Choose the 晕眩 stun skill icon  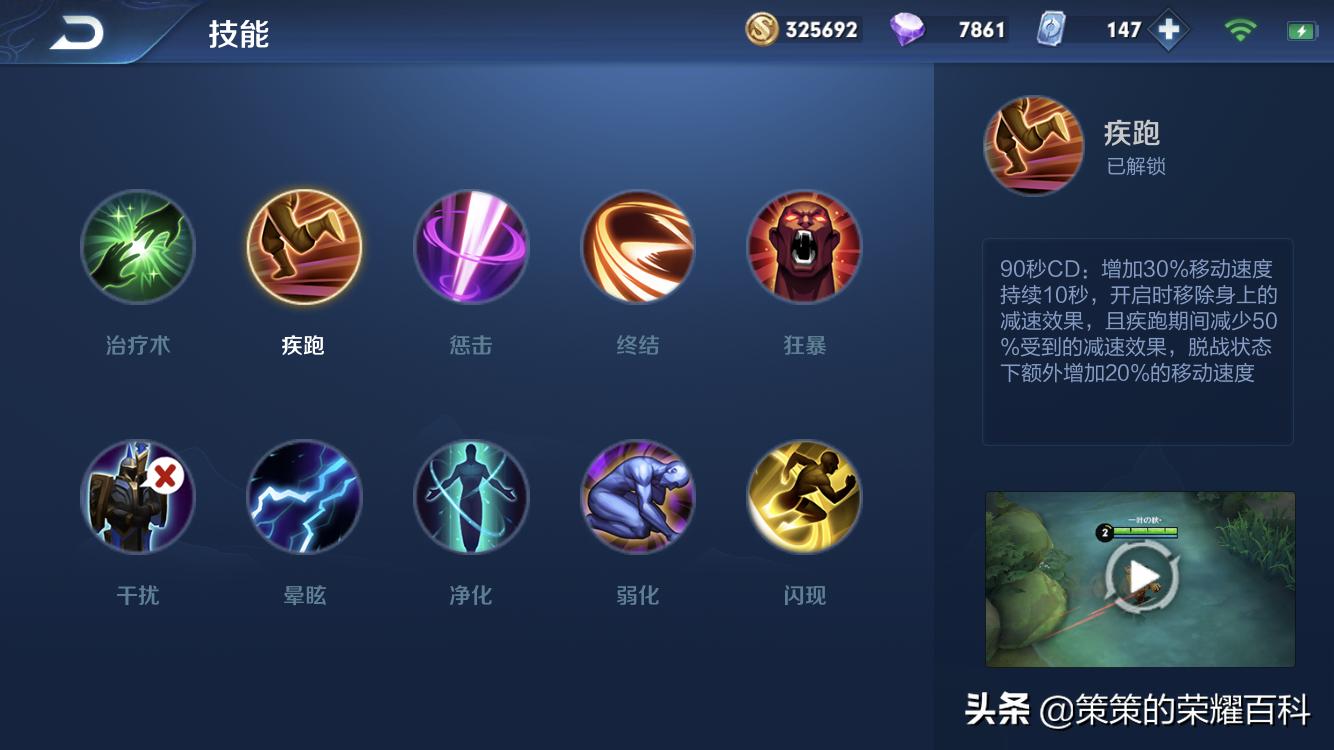tap(304, 497)
